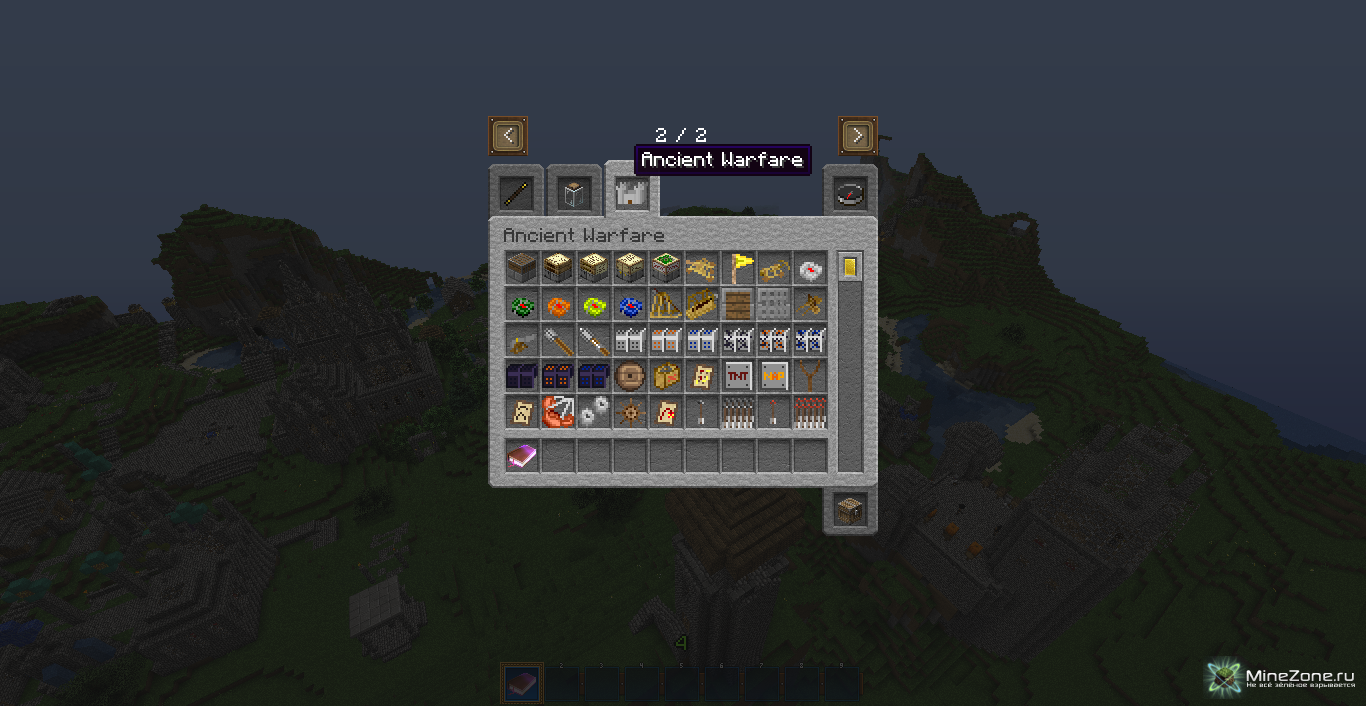Take the pink book from the hotbar row
The height and width of the screenshot is (706, 1366).
(521, 456)
